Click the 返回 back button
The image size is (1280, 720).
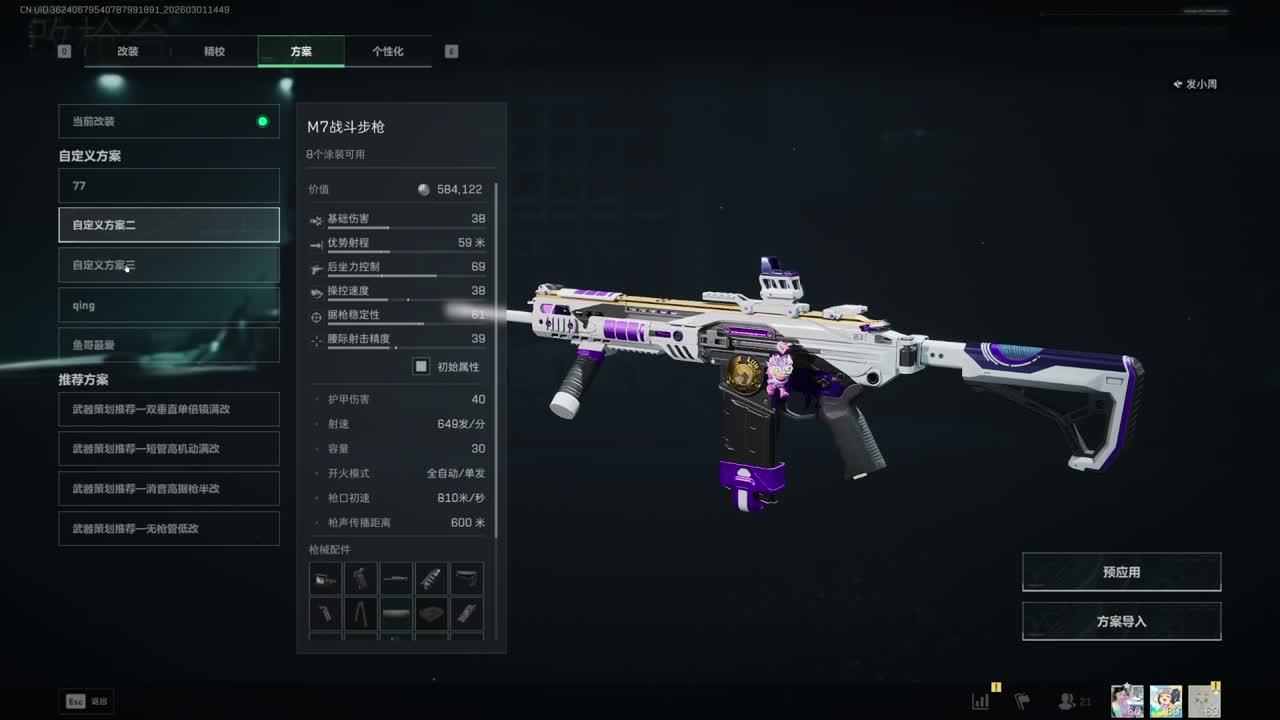(87, 701)
